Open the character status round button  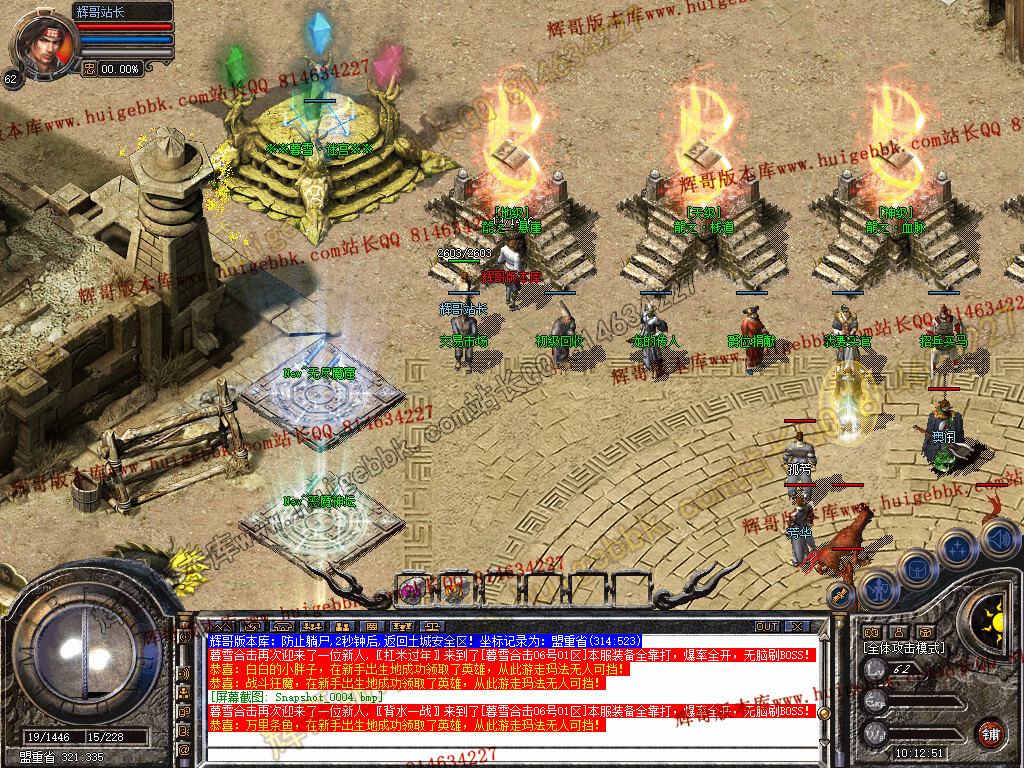[879, 588]
